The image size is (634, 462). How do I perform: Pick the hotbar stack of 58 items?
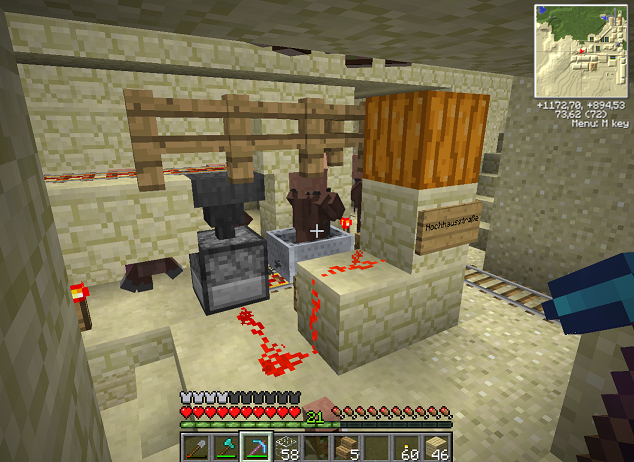[287, 447]
